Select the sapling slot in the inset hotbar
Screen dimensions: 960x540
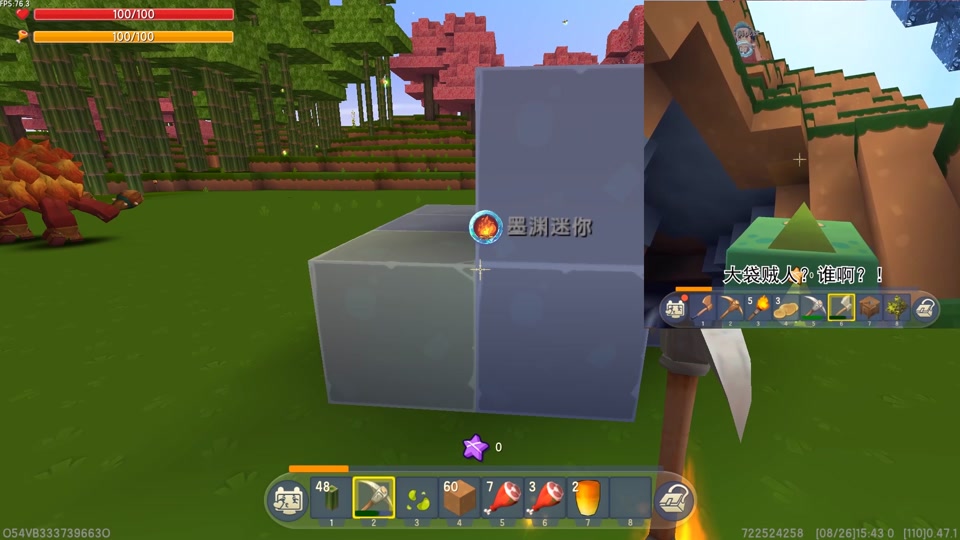896,308
